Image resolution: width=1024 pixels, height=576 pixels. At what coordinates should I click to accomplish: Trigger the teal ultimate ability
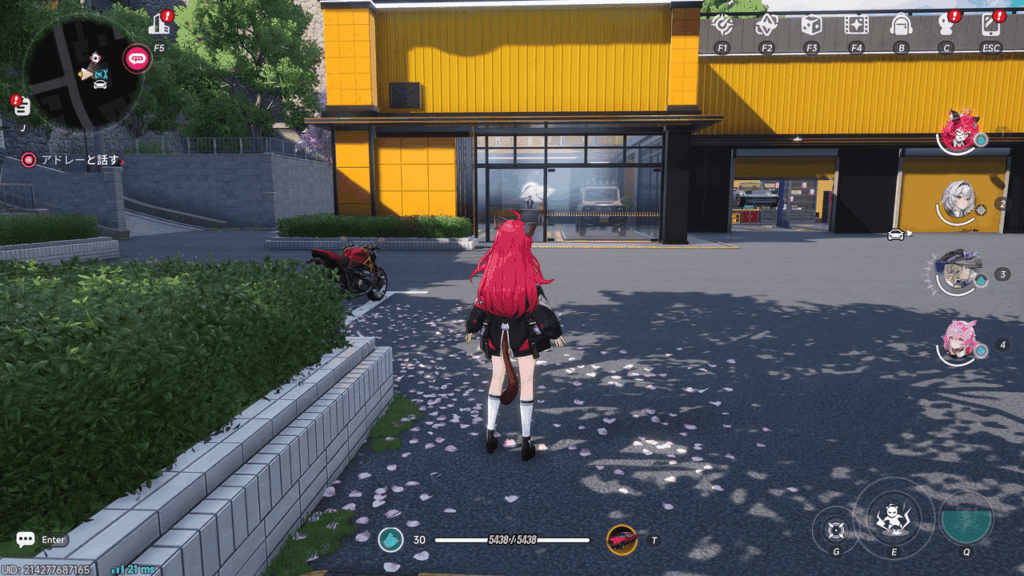click(x=966, y=517)
